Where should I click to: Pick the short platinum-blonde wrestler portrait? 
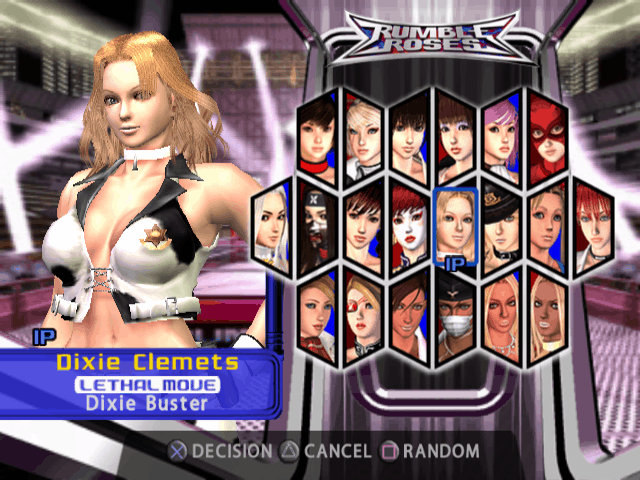tap(363, 134)
